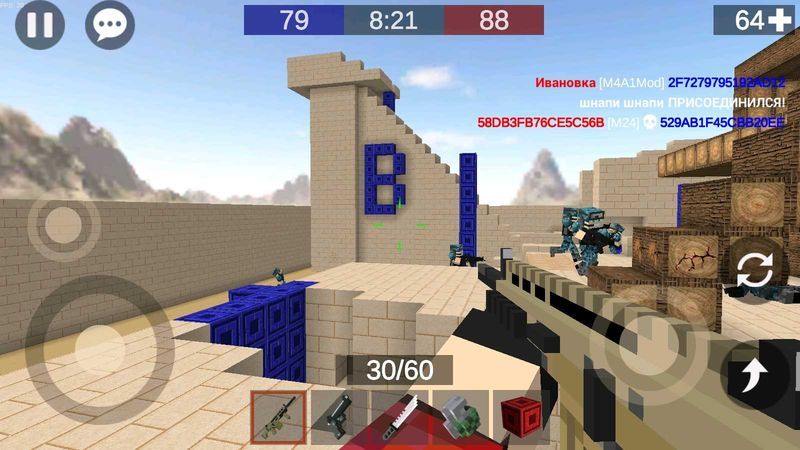Hit the jump arrow button
The height and width of the screenshot is (450, 800).
click(751, 376)
